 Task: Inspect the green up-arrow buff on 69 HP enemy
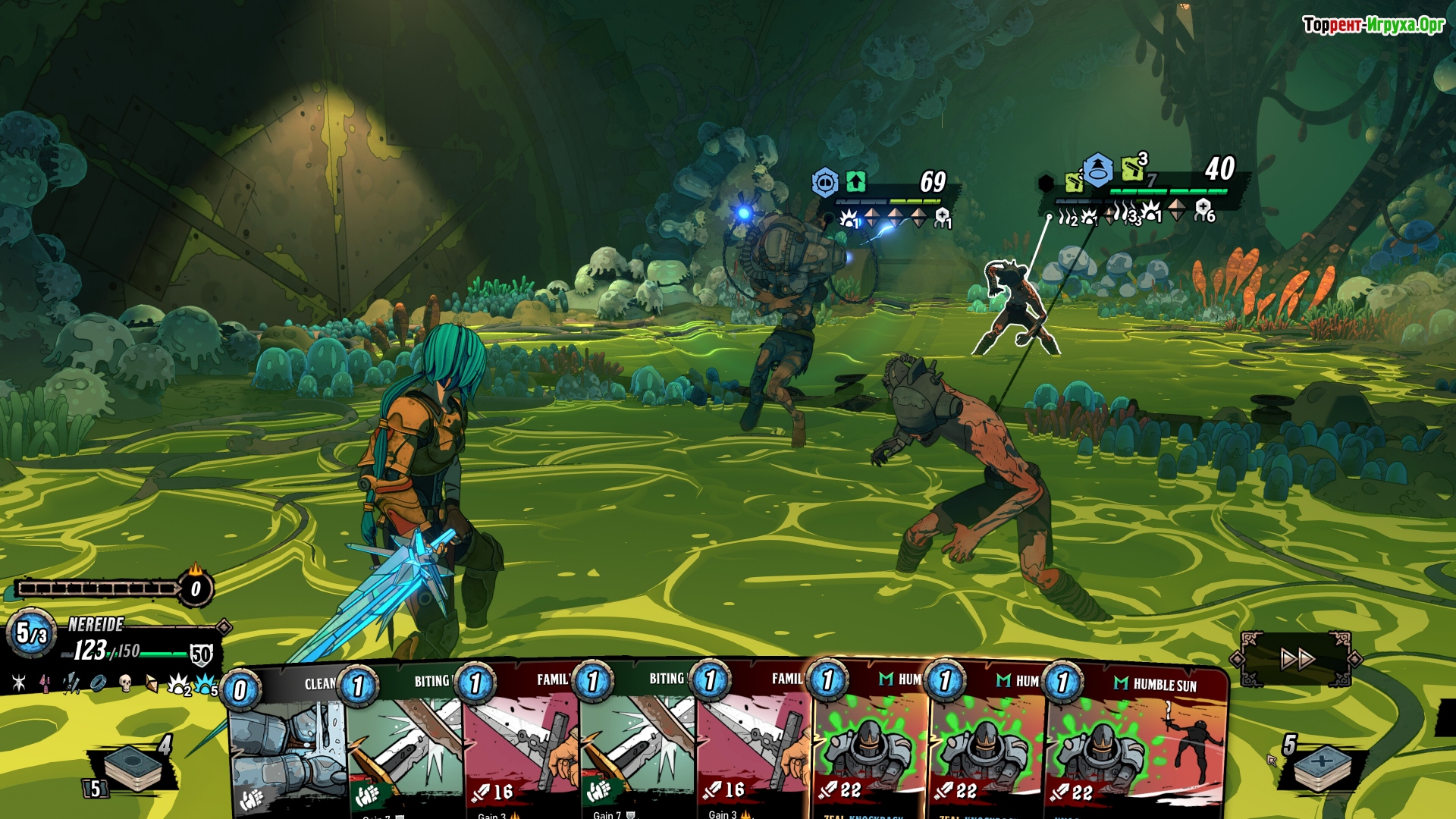856,182
